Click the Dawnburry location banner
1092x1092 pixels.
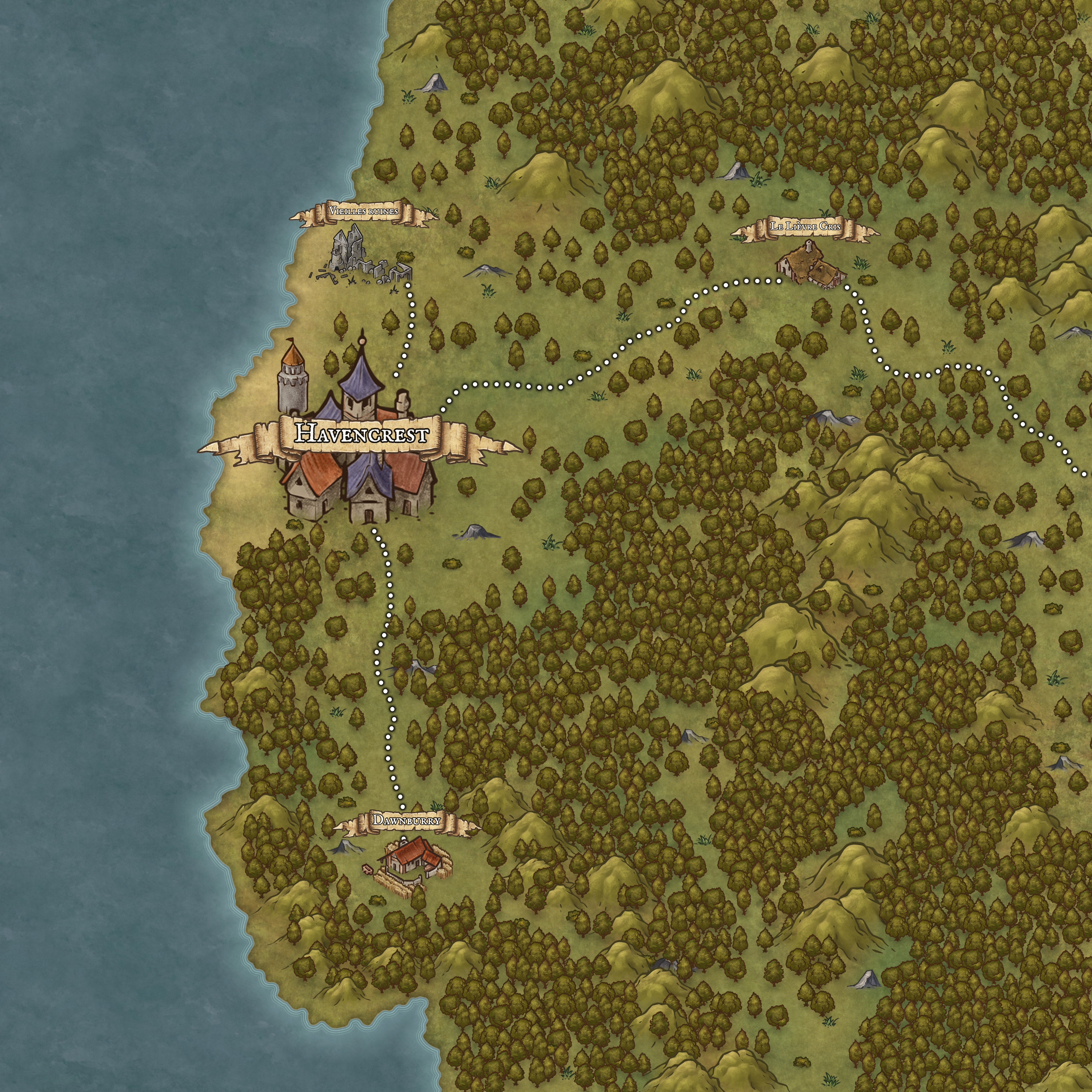tap(406, 820)
